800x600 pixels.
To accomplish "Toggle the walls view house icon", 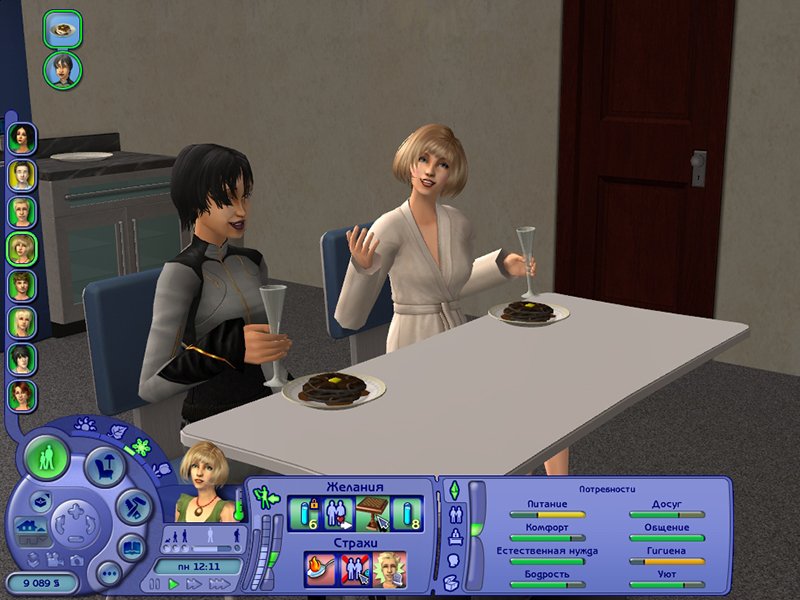I will pyautogui.click(x=30, y=525).
